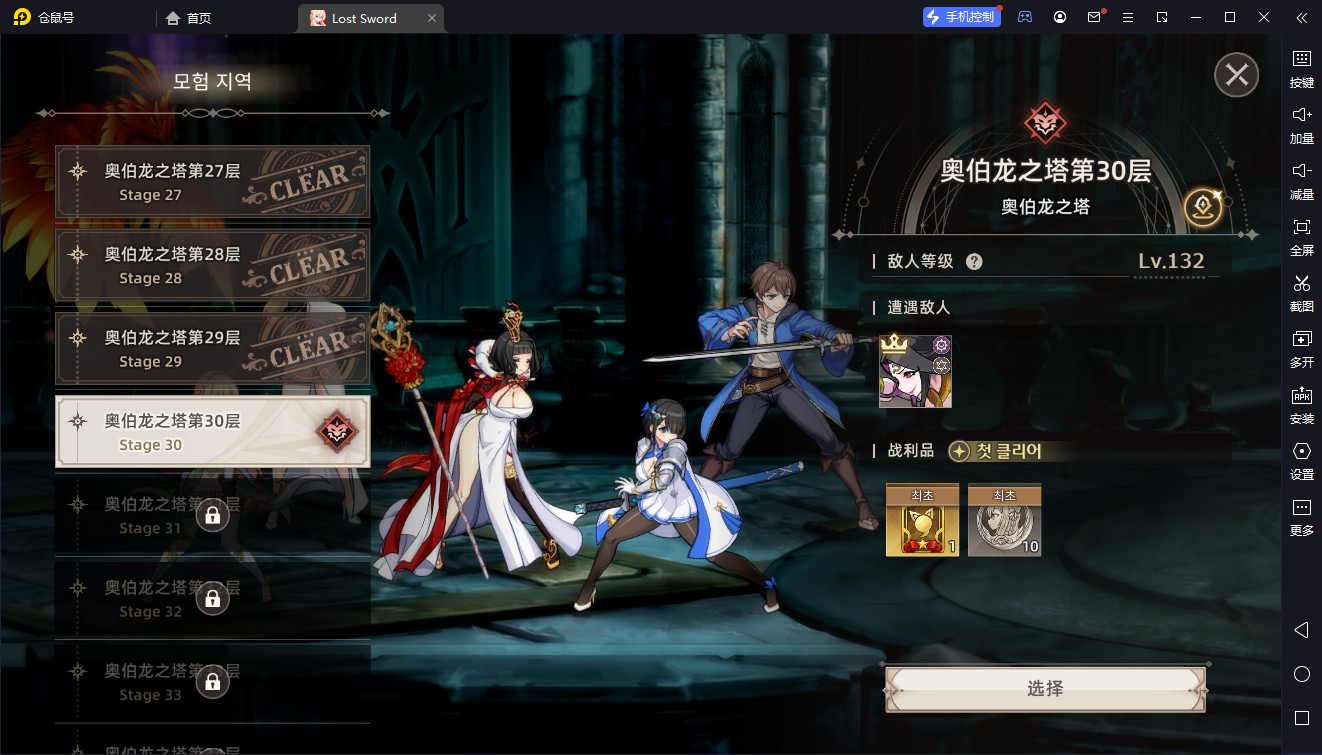The image size is (1322, 755).
Task: Close the stage panel with the X
Action: point(1236,75)
